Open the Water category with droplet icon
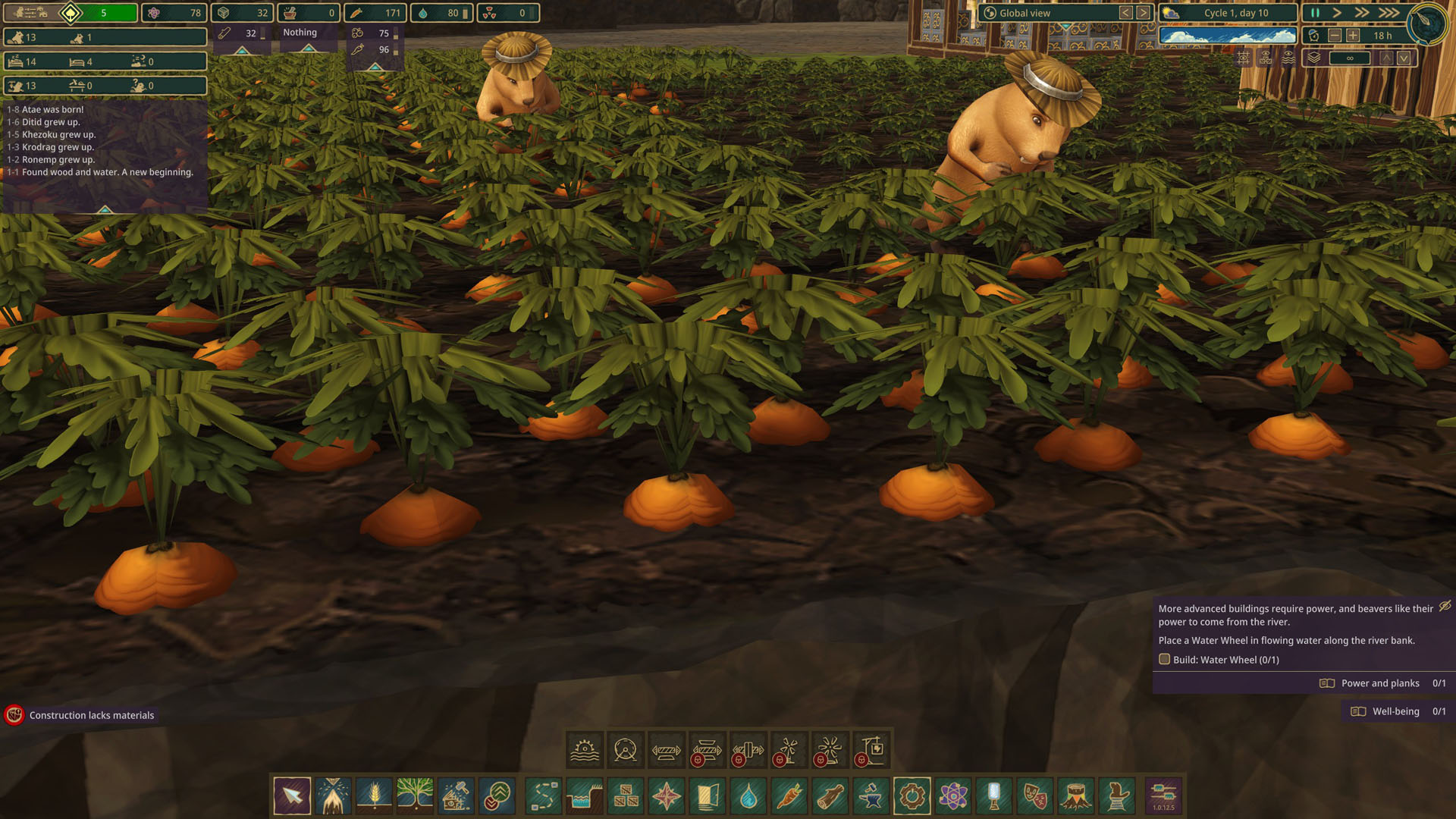Screen dimensions: 1456x819 (748, 796)
